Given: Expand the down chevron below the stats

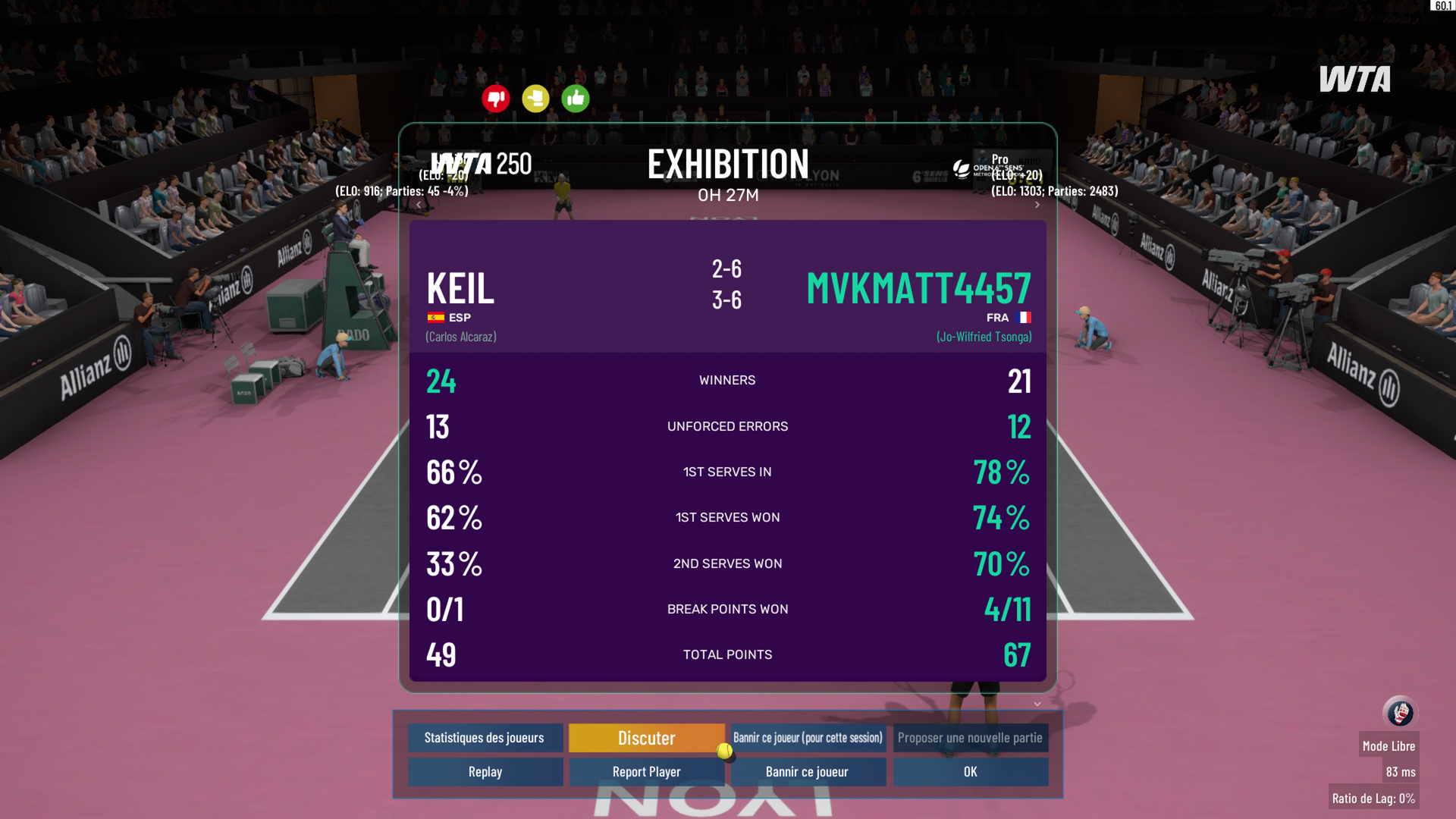Looking at the screenshot, I should click(1037, 704).
